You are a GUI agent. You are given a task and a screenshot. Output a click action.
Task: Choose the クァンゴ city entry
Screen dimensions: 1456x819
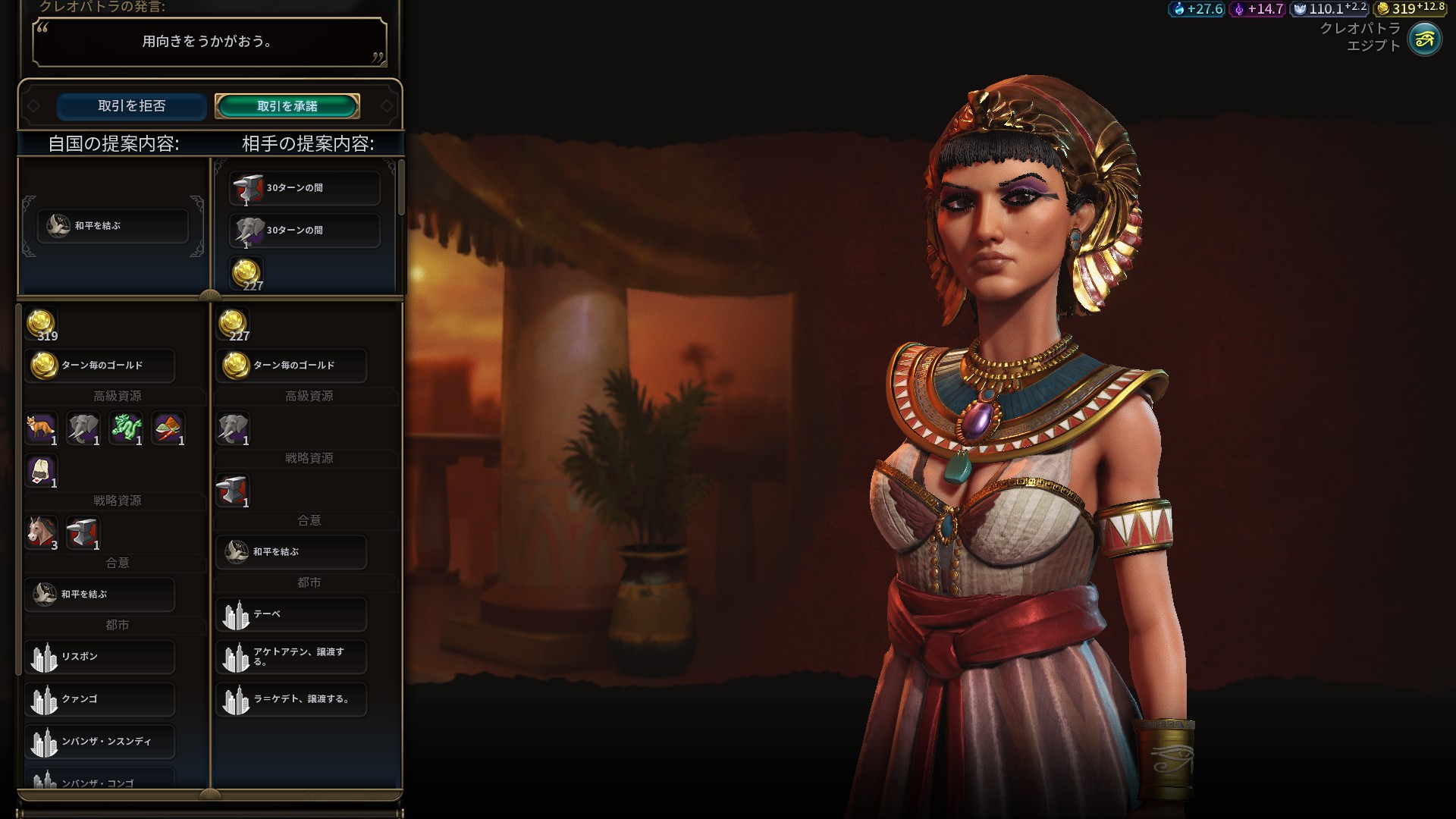pos(100,699)
